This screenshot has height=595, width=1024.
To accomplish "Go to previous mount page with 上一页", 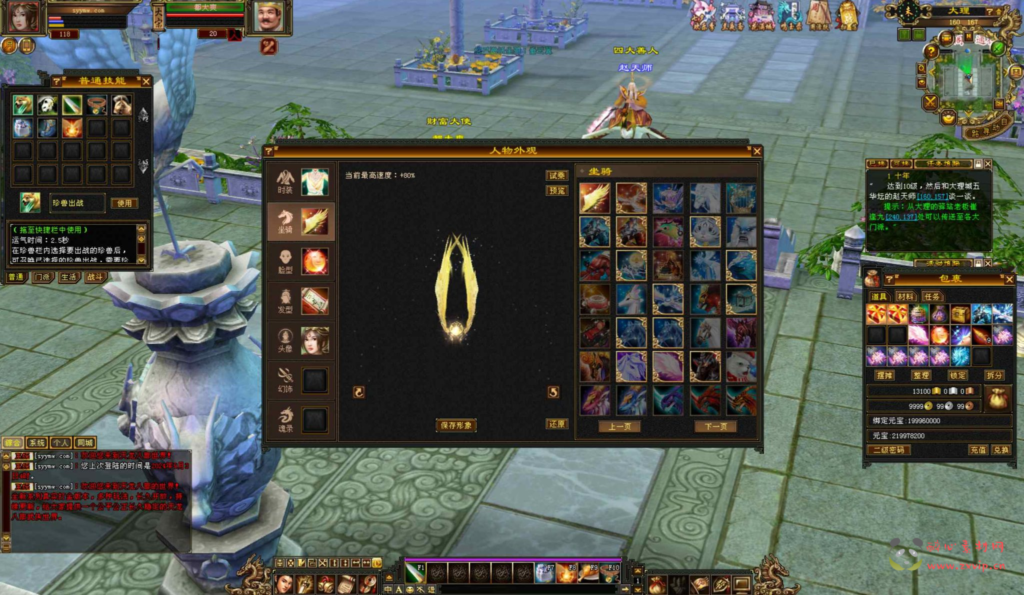I will (620, 426).
